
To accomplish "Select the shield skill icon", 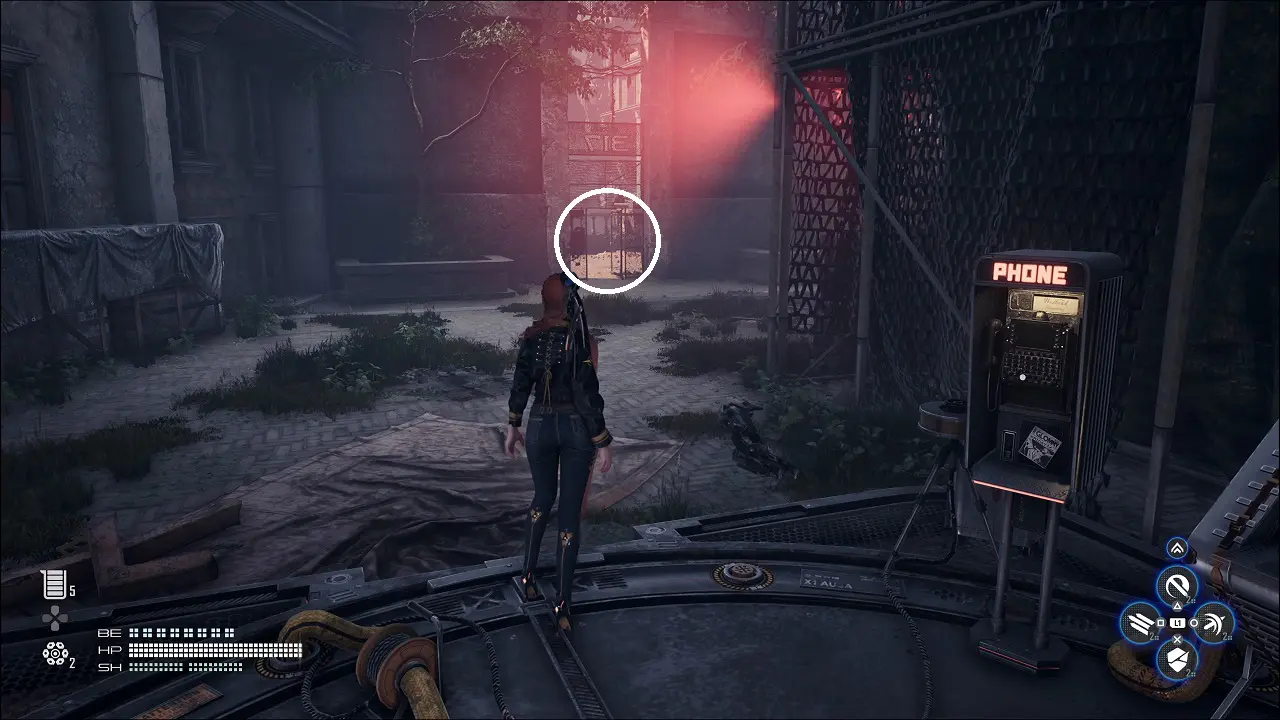I will pyautogui.click(x=1177, y=660).
